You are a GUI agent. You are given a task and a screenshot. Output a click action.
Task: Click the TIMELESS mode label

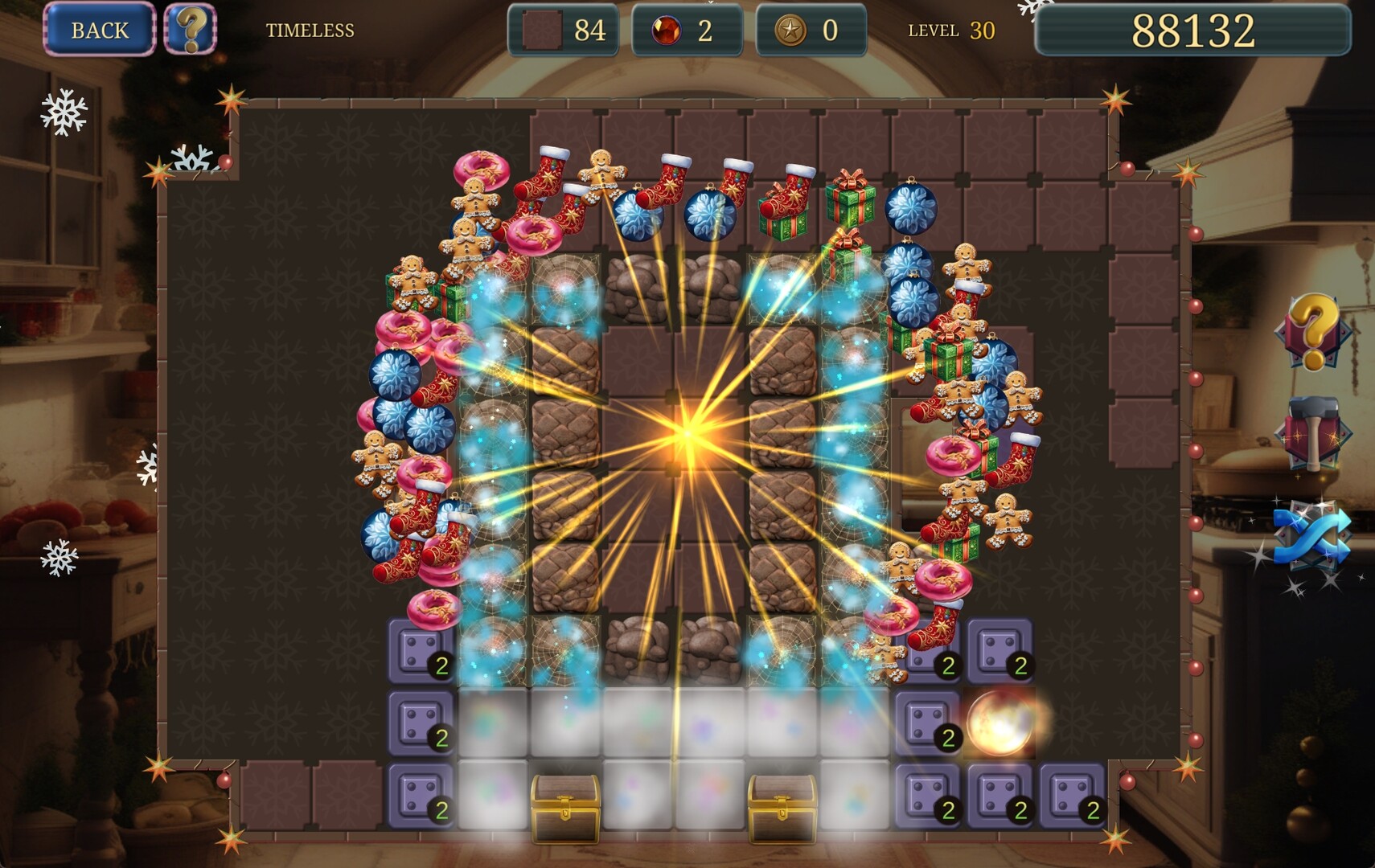click(x=310, y=30)
